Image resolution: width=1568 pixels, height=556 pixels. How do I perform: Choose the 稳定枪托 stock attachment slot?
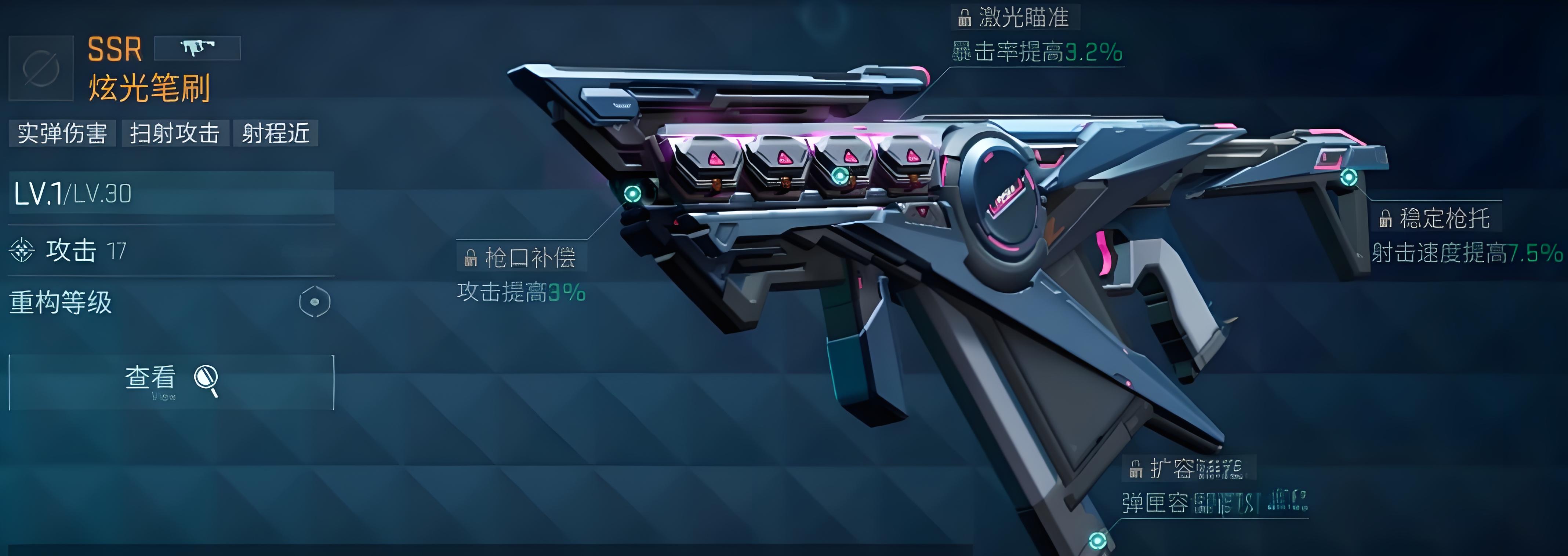click(1436, 218)
